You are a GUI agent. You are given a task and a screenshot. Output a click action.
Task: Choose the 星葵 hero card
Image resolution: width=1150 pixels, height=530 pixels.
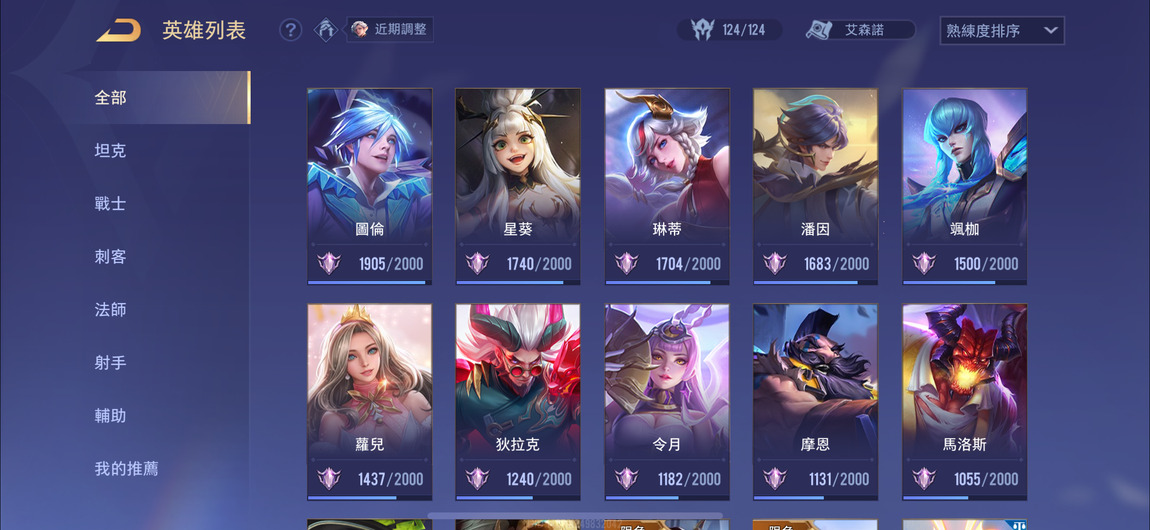coord(518,185)
